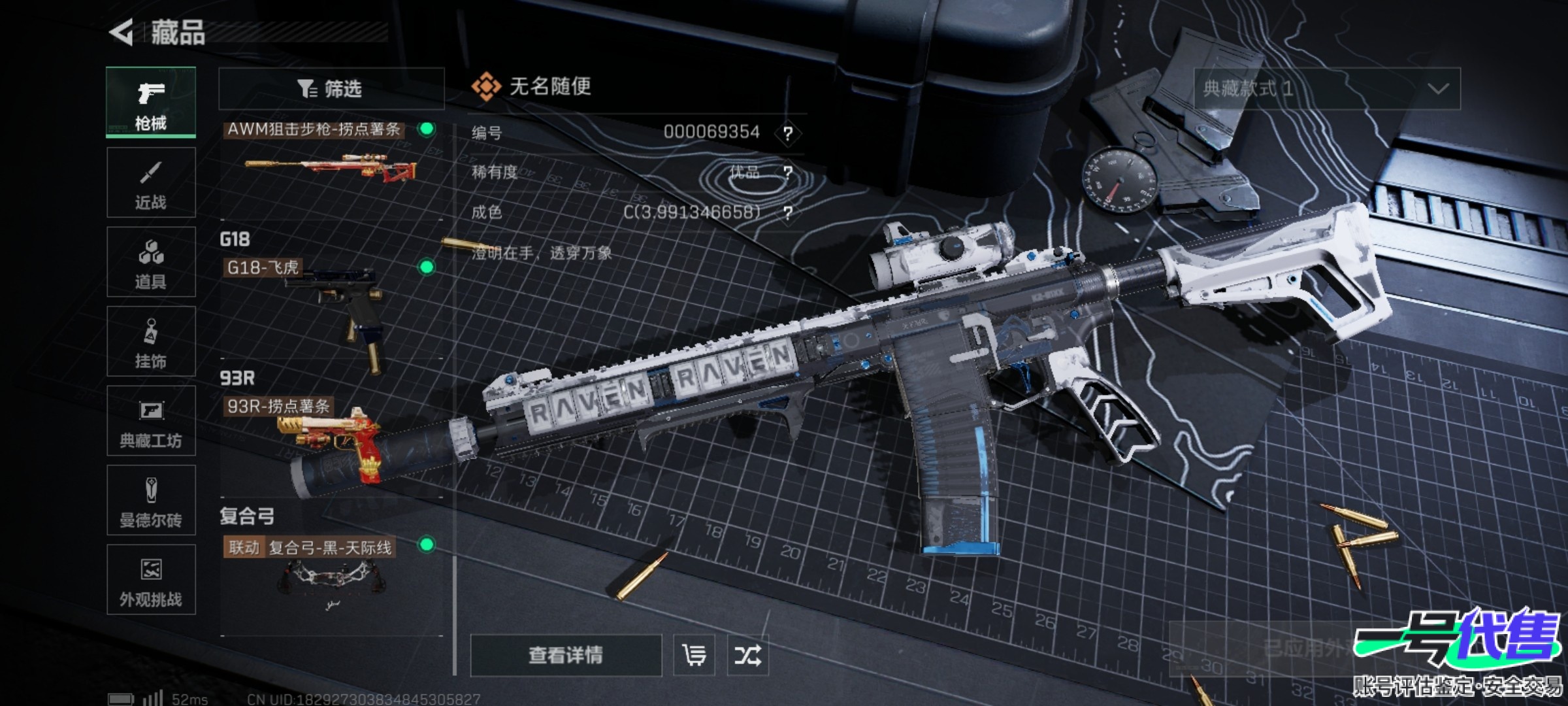Select the 93R-捞点薯条 pistol skin

point(330,438)
